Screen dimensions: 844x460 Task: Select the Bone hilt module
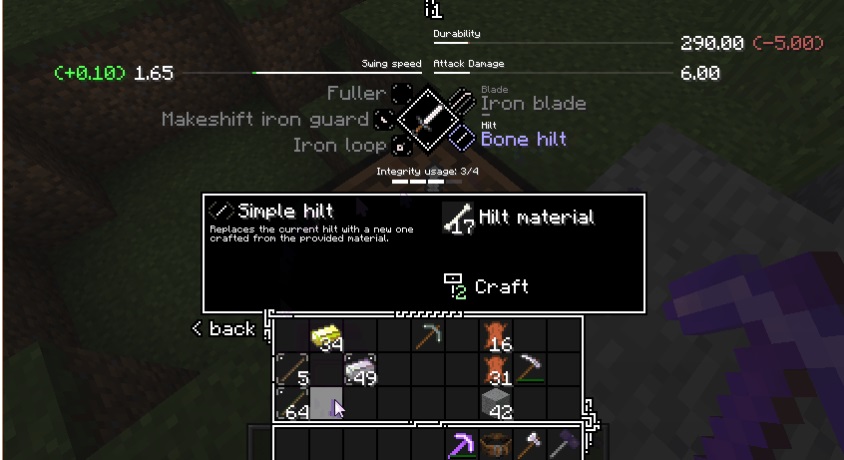tap(523, 139)
